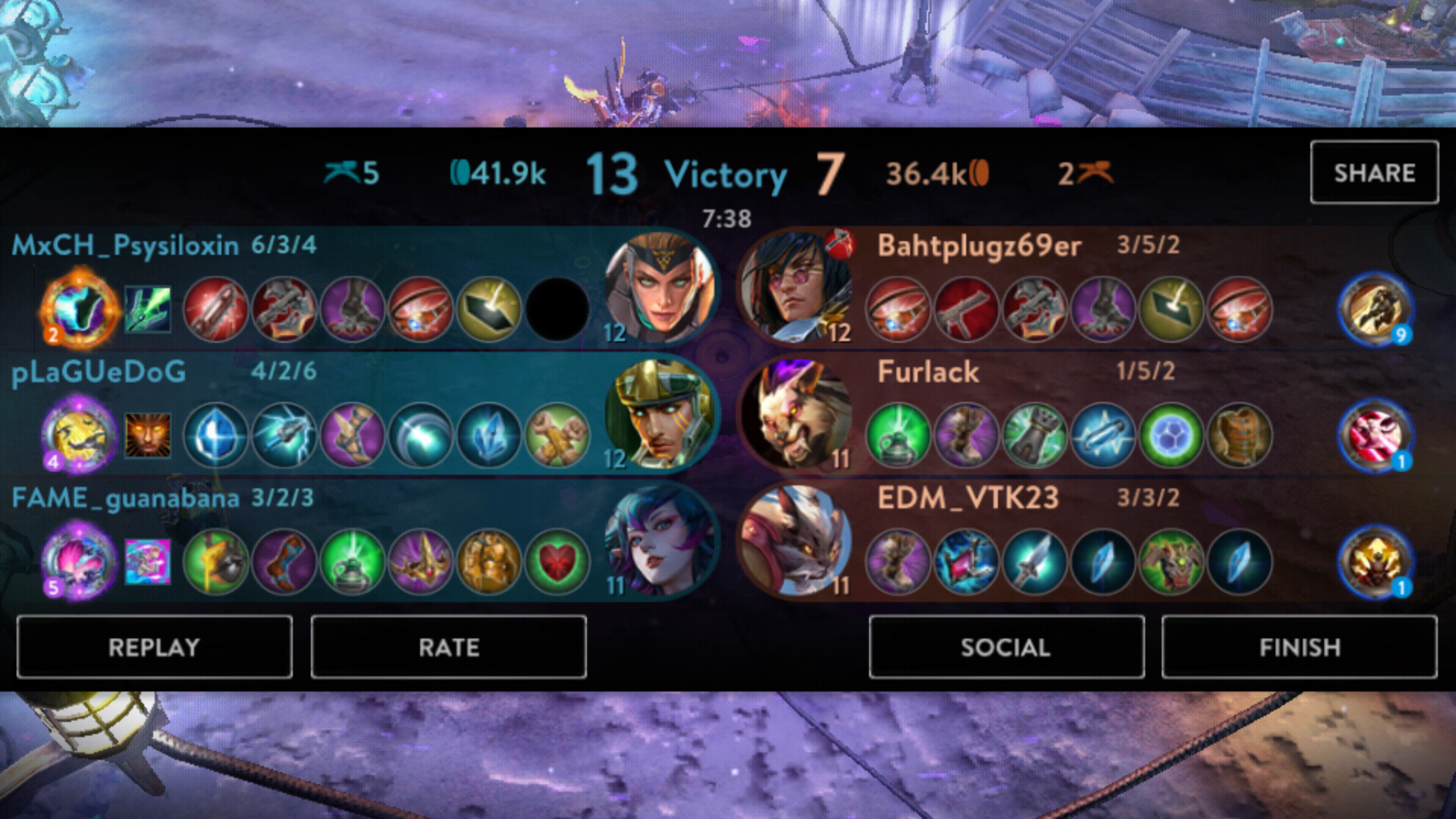1456x819 pixels.
Task: Inspect the red pistol item on Bahtplugz69er
Action: (966, 309)
